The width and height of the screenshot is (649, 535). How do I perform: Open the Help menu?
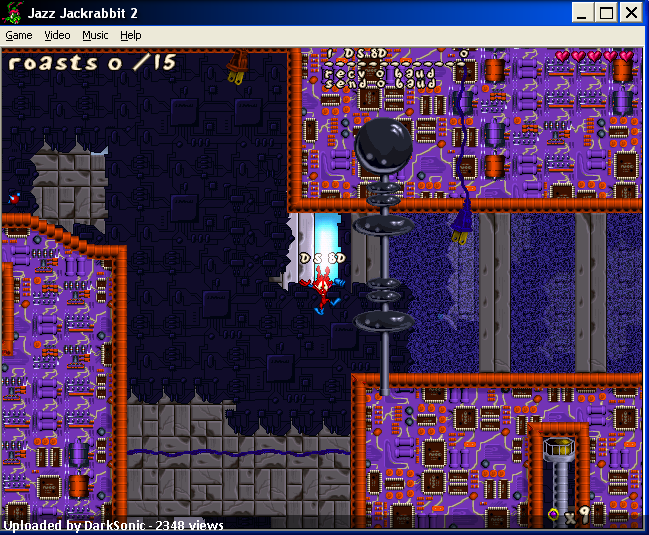pyautogui.click(x=131, y=35)
